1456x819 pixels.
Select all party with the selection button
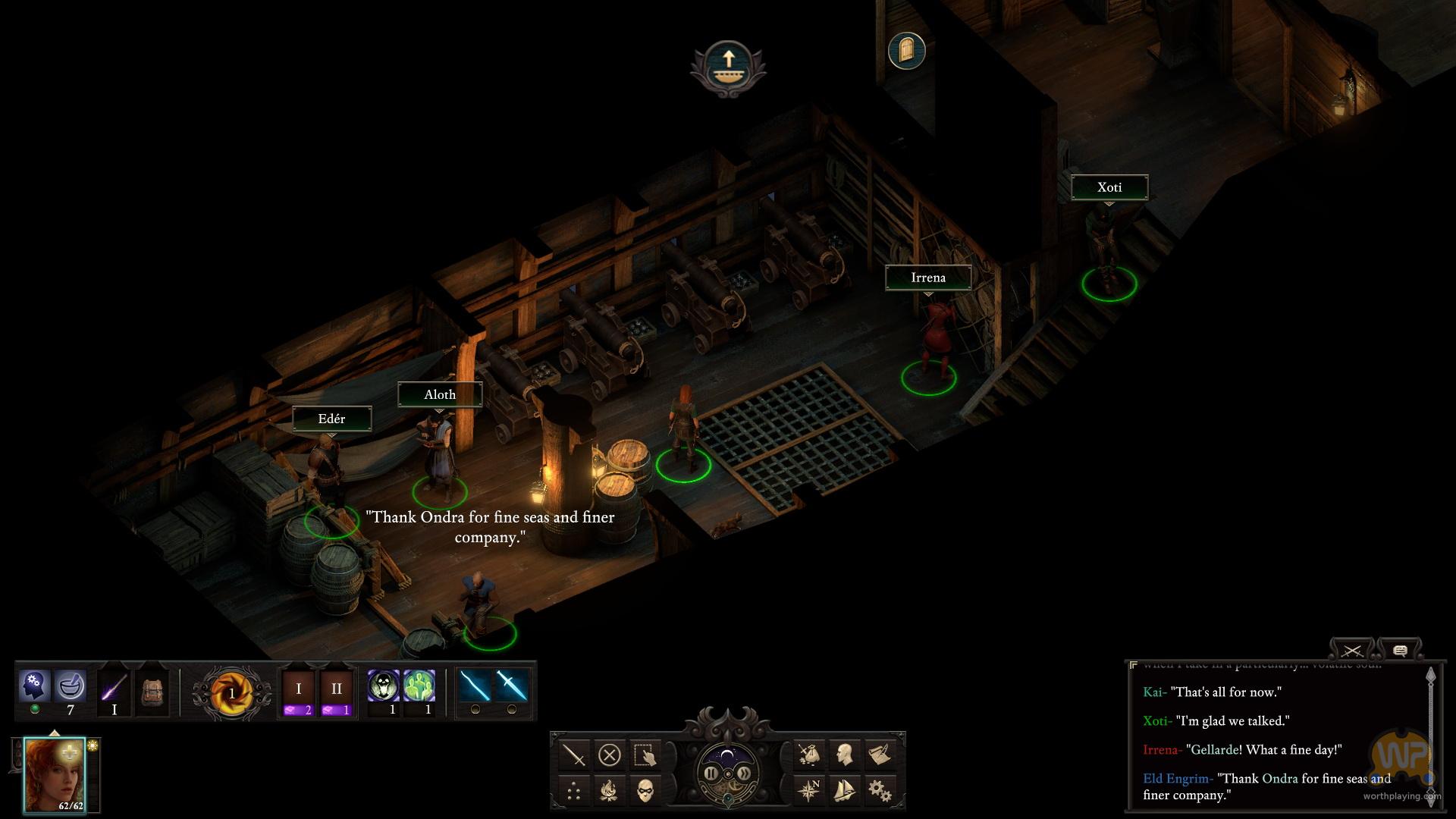point(645,755)
